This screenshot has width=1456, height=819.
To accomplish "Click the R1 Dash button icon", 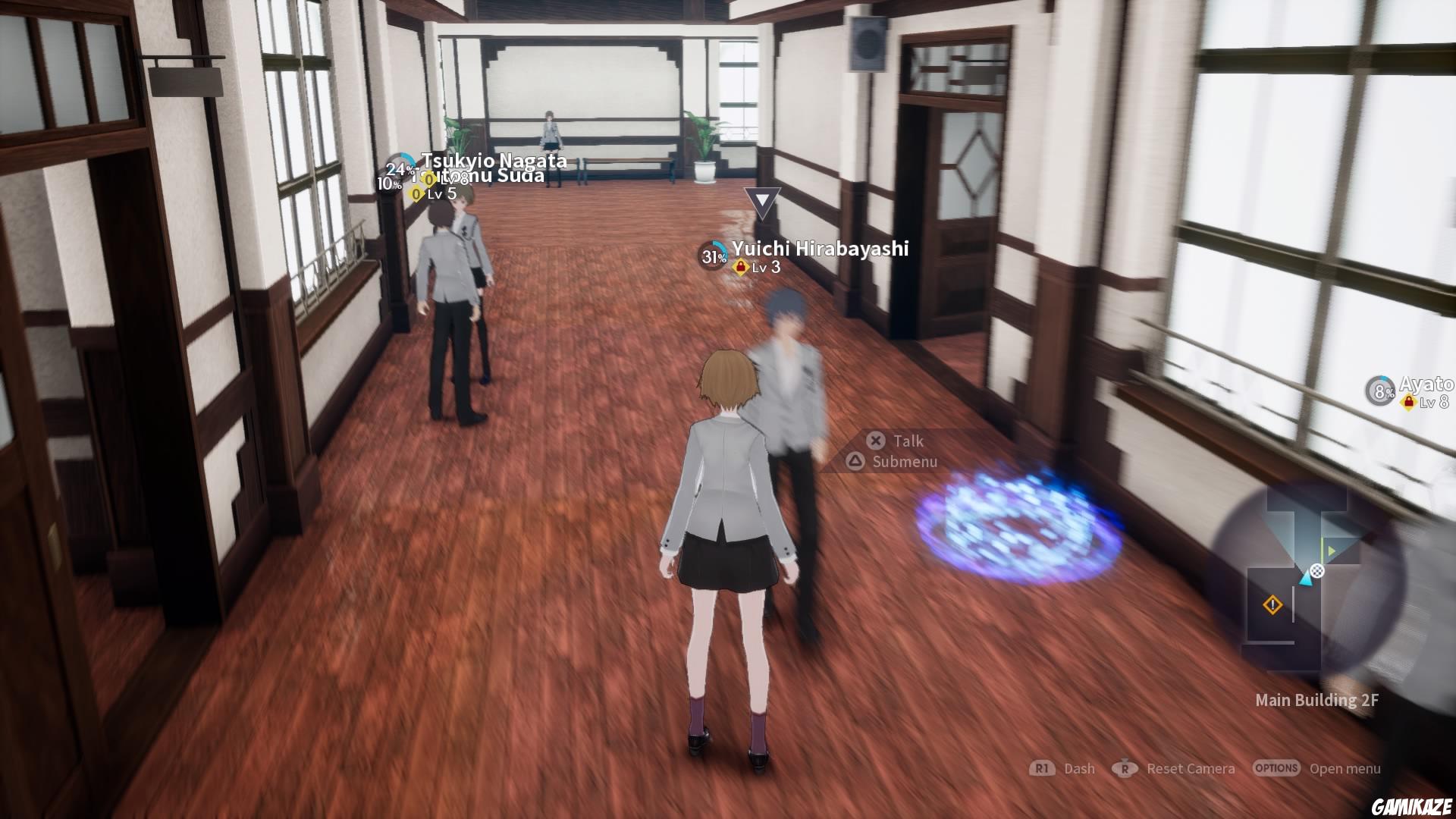I will click(1042, 768).
